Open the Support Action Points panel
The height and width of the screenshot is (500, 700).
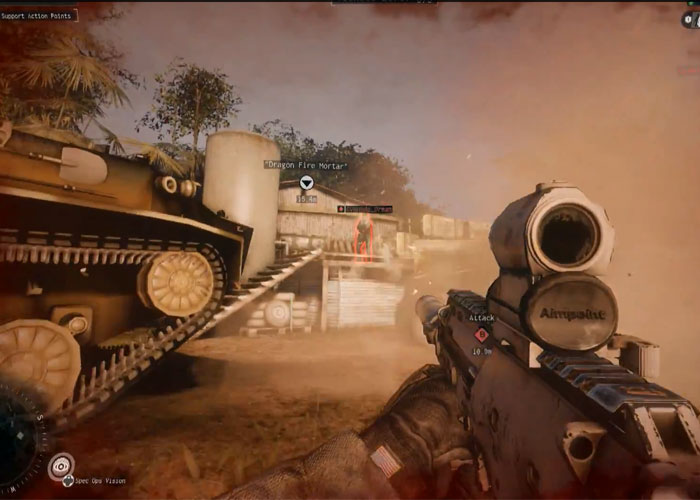pyautogui.click(x=36, y=16)
